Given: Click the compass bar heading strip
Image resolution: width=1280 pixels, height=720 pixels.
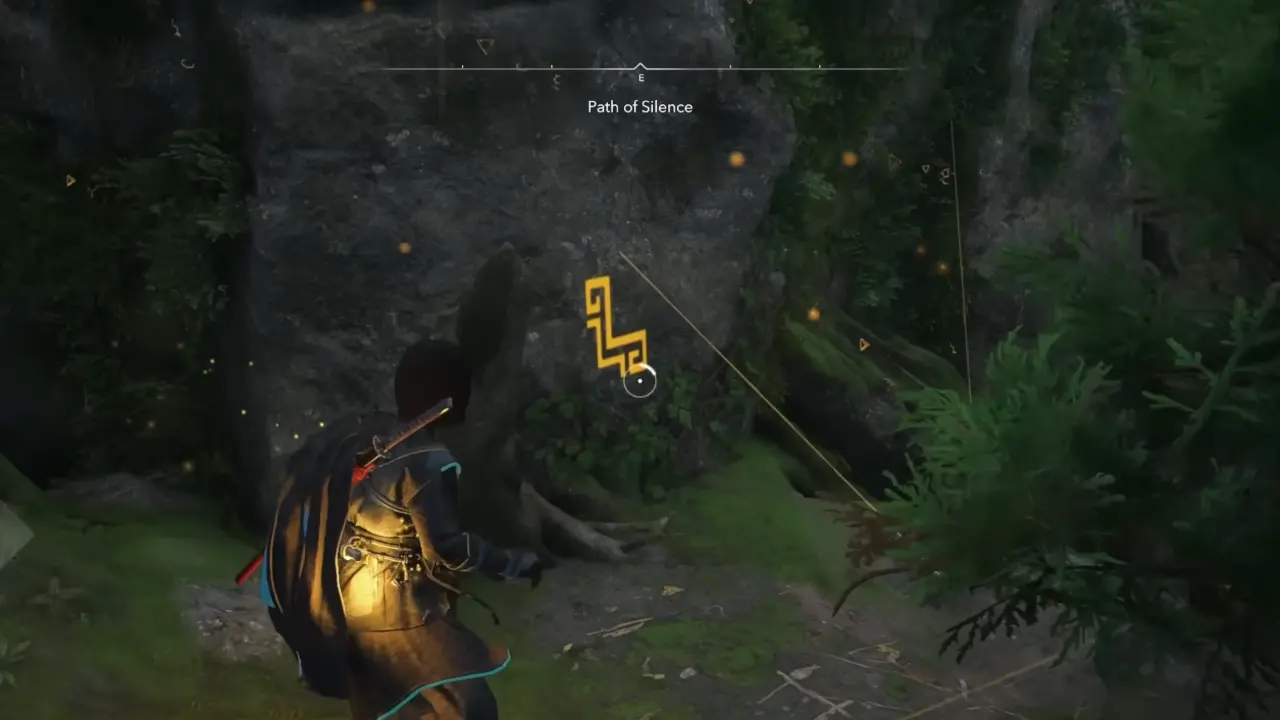Looking at the screenshot, I should point(640,70).
